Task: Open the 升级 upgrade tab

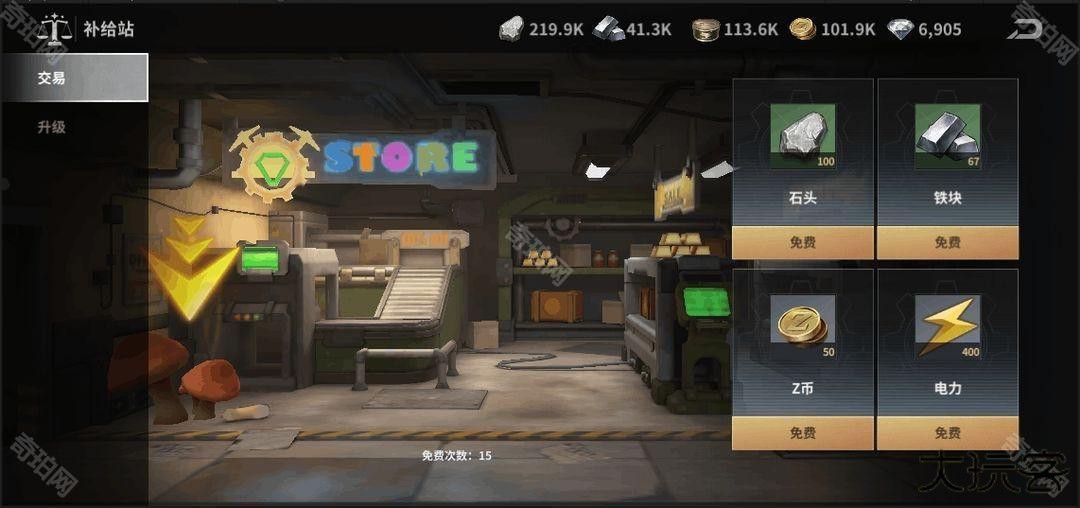Action: point(52,128)
